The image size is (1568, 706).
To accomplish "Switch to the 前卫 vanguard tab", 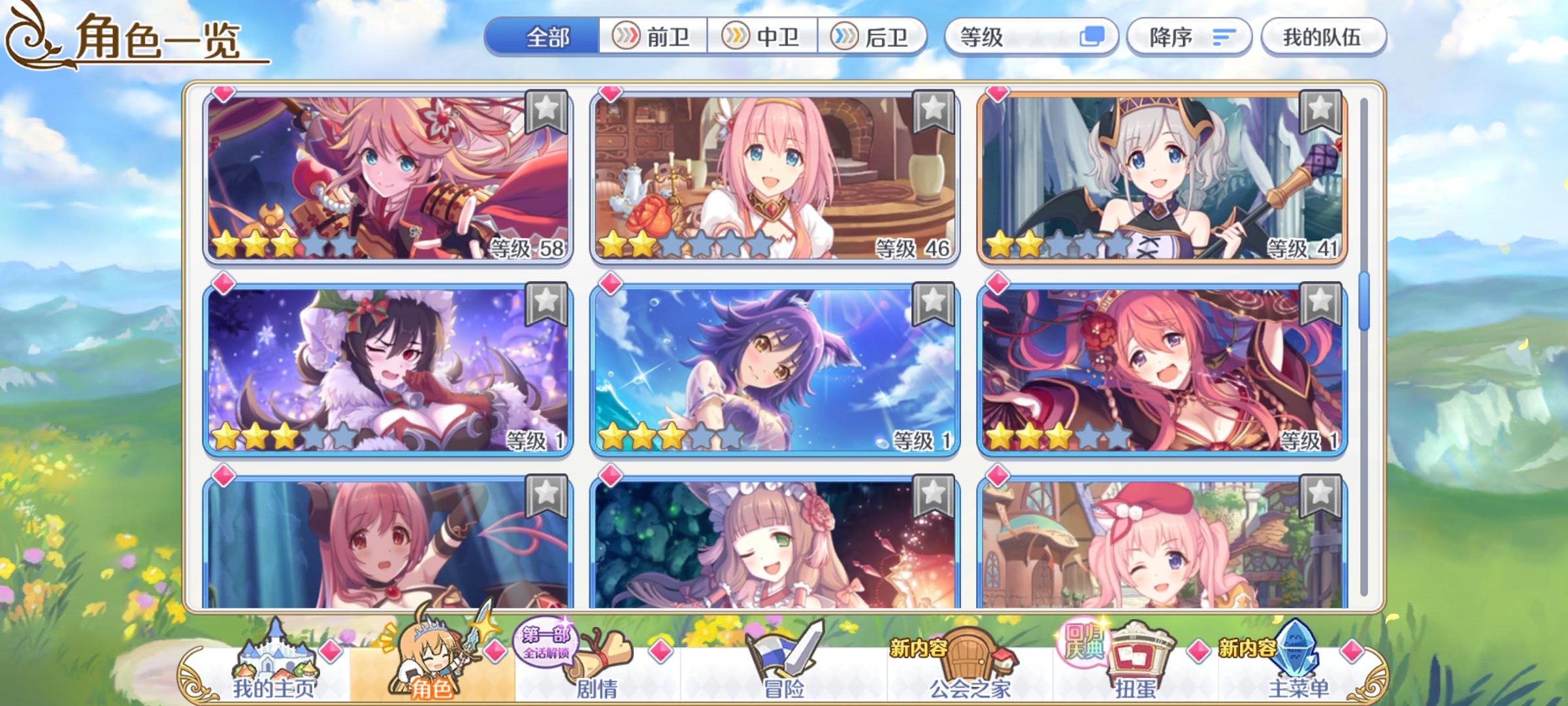I will click(x=655, y=39).
